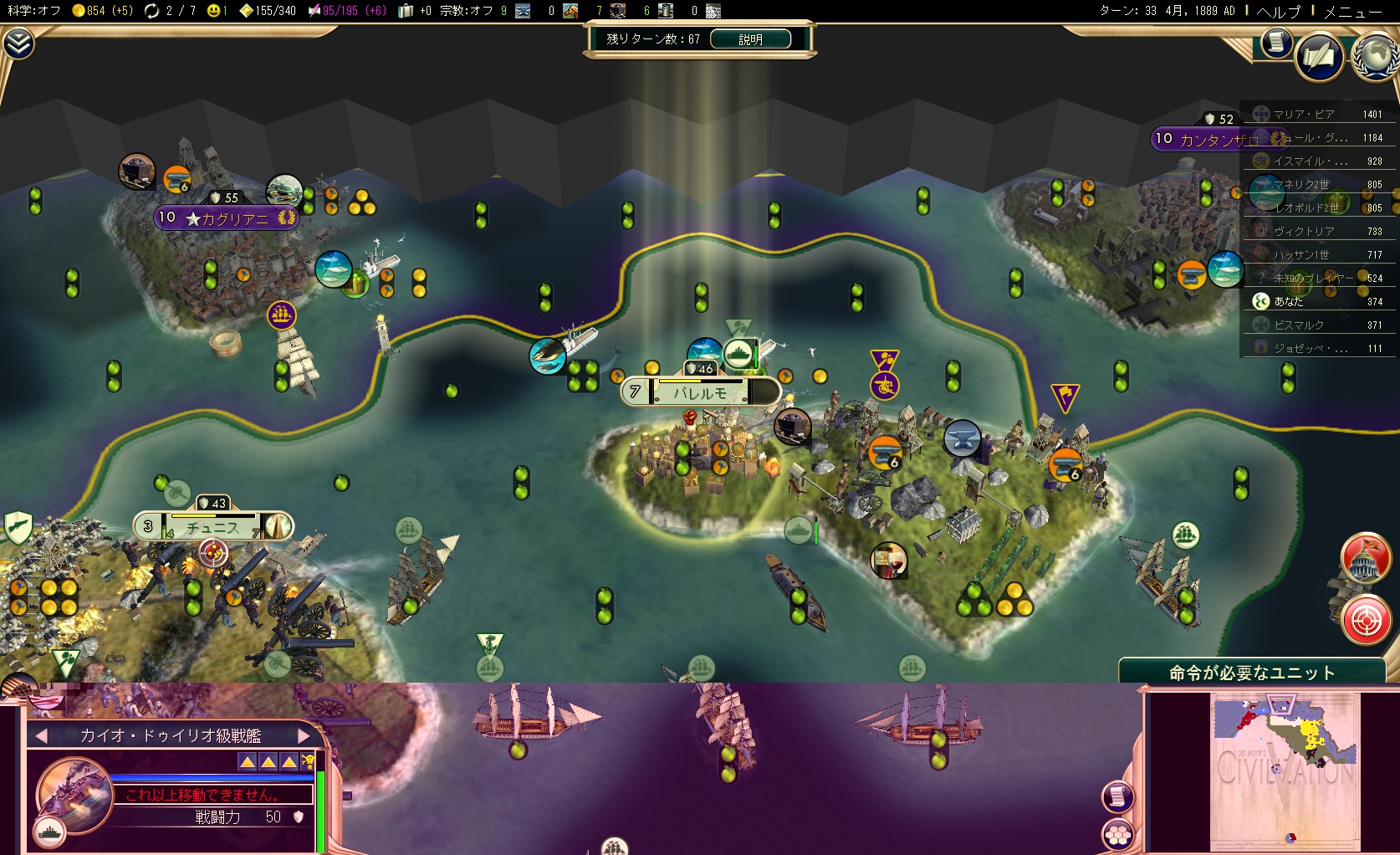
Task: Cycle to the previous unit with left arrow
Action: [x=41, y=736]
